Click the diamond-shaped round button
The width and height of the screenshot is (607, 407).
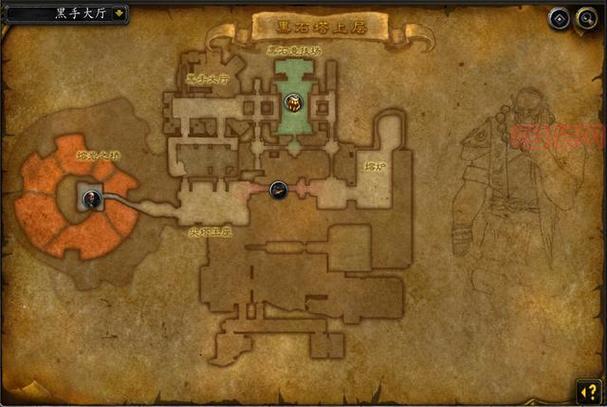click(x=558, y=18)
